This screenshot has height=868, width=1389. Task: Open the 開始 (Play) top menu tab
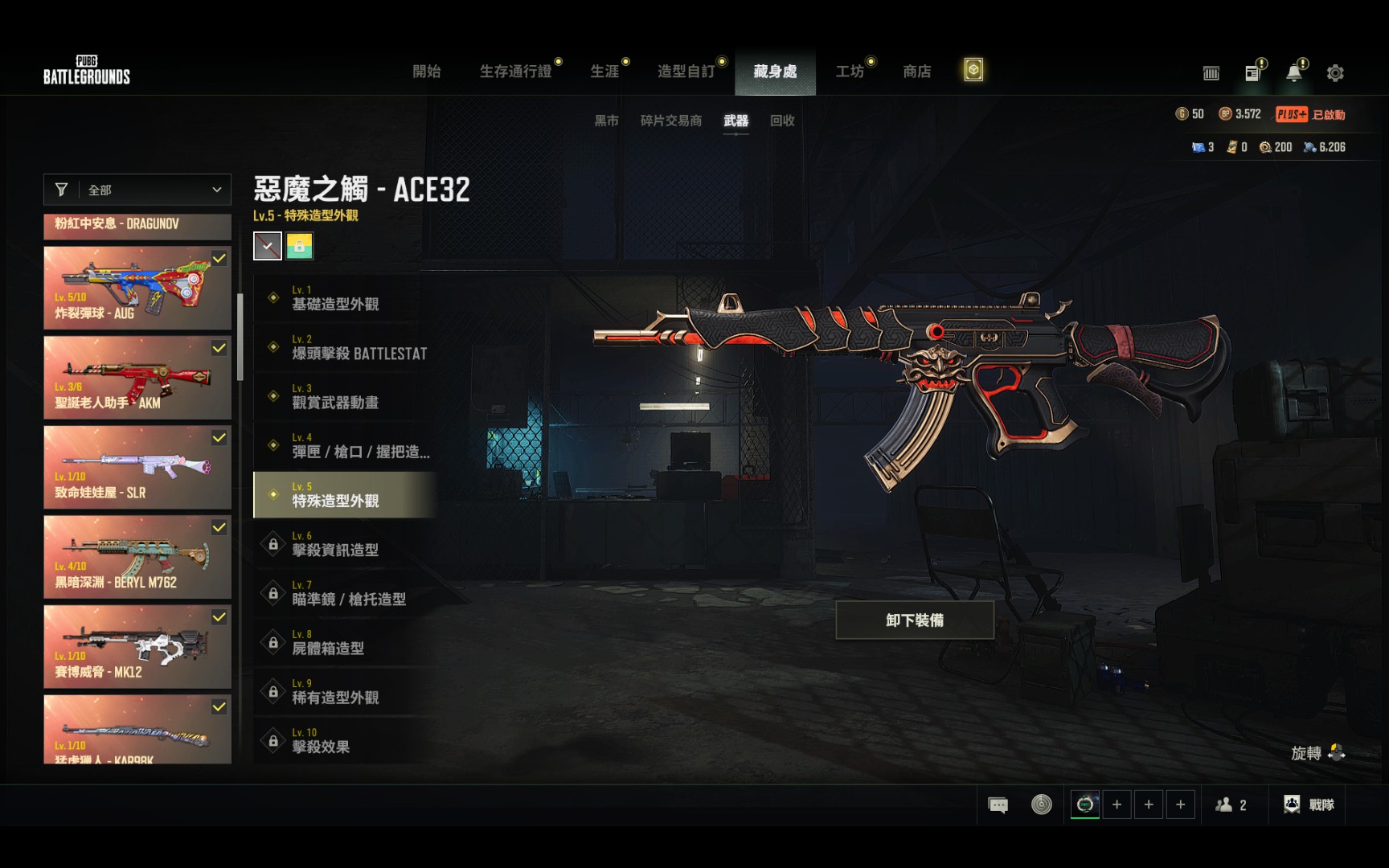click(426, 72)
